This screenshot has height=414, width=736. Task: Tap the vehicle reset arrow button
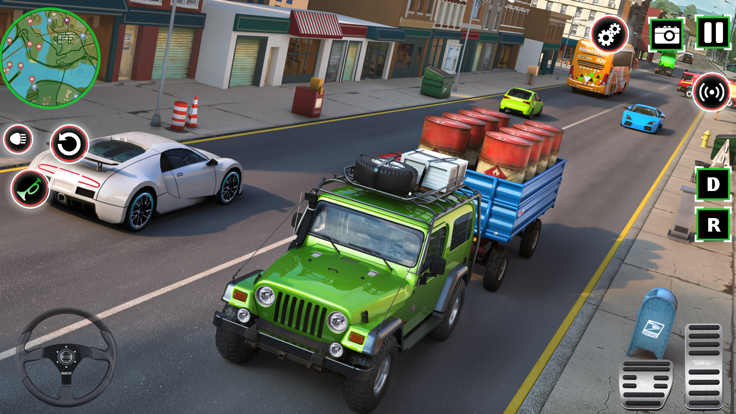(69, 144)
